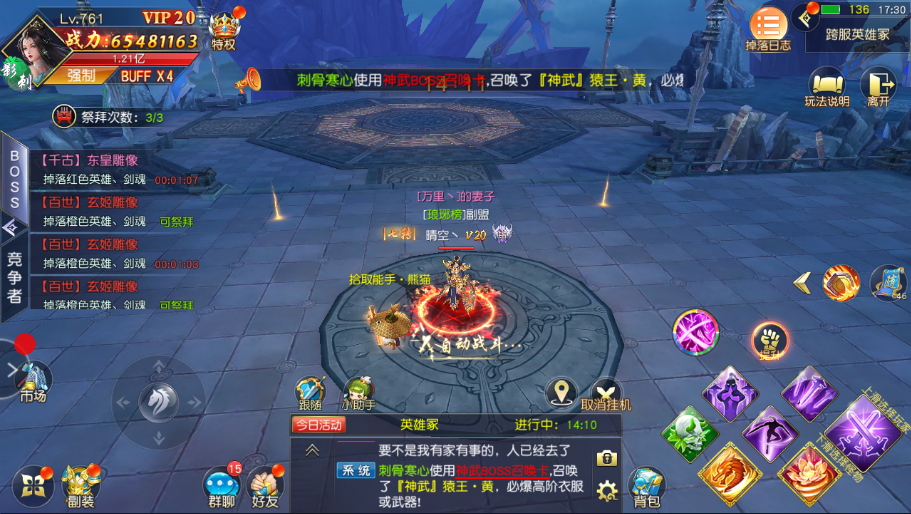911x514 pixels.
Task: Open the 副装 equipment menu
Action: click(78, 485)
